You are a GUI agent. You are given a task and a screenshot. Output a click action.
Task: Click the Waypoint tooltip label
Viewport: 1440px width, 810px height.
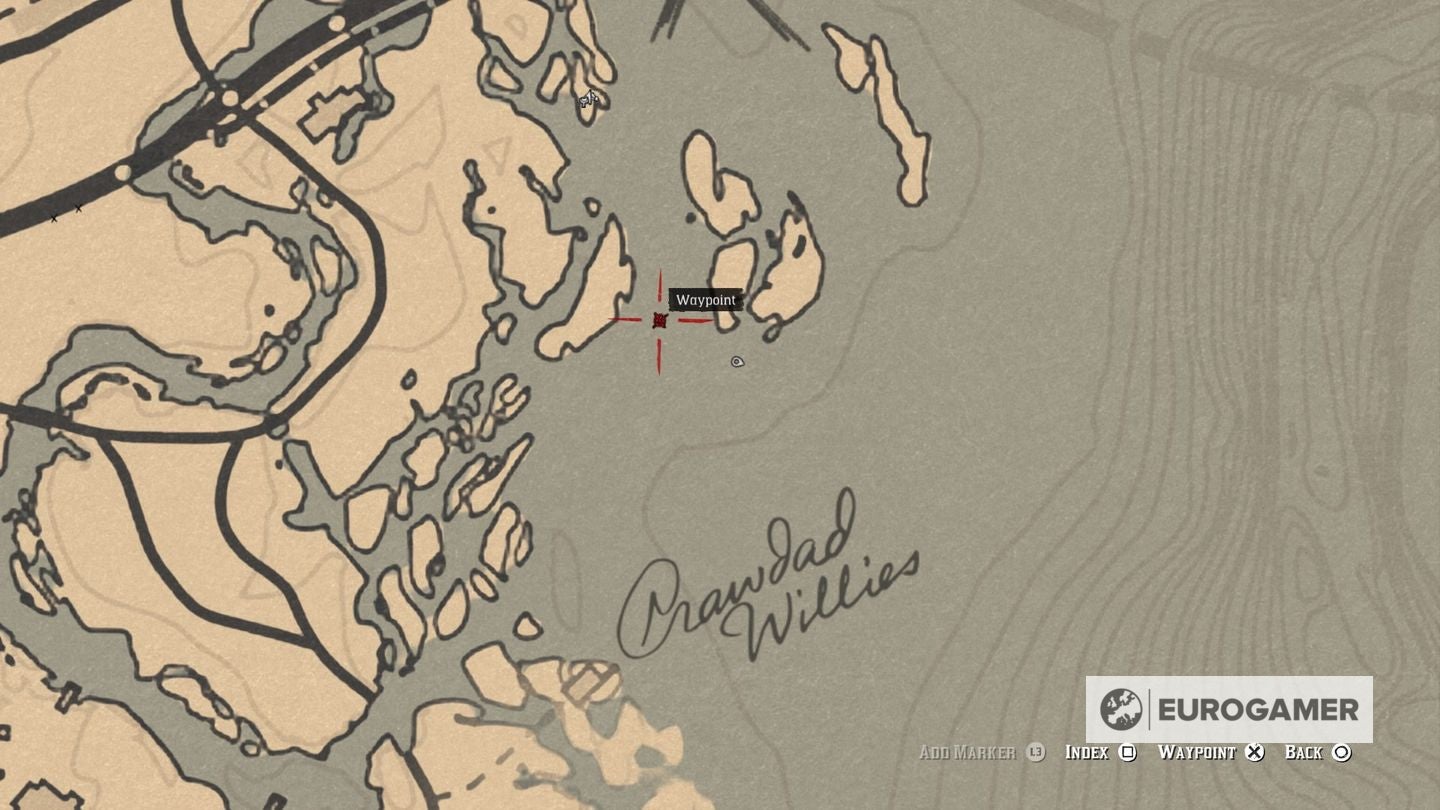(705, 300)
